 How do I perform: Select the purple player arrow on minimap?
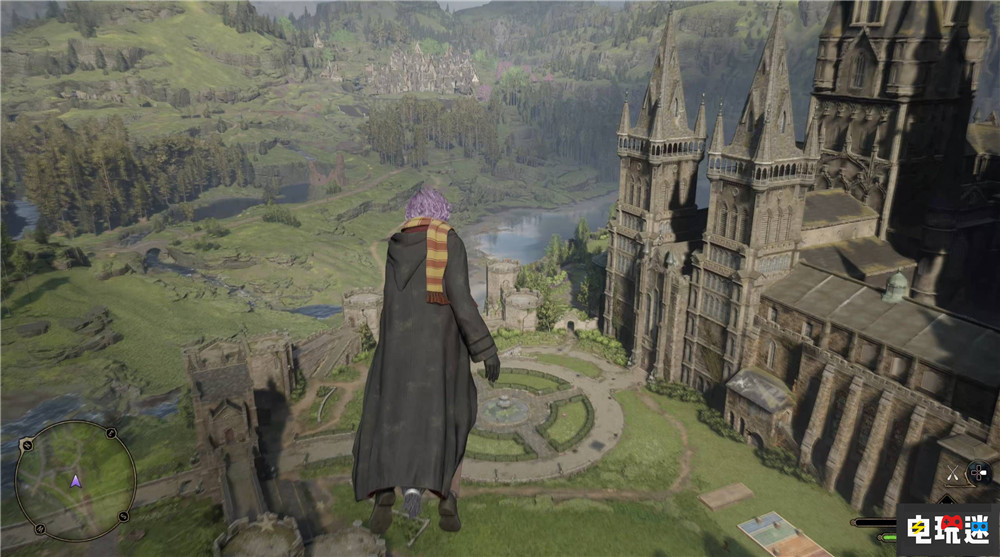point(75,481)
